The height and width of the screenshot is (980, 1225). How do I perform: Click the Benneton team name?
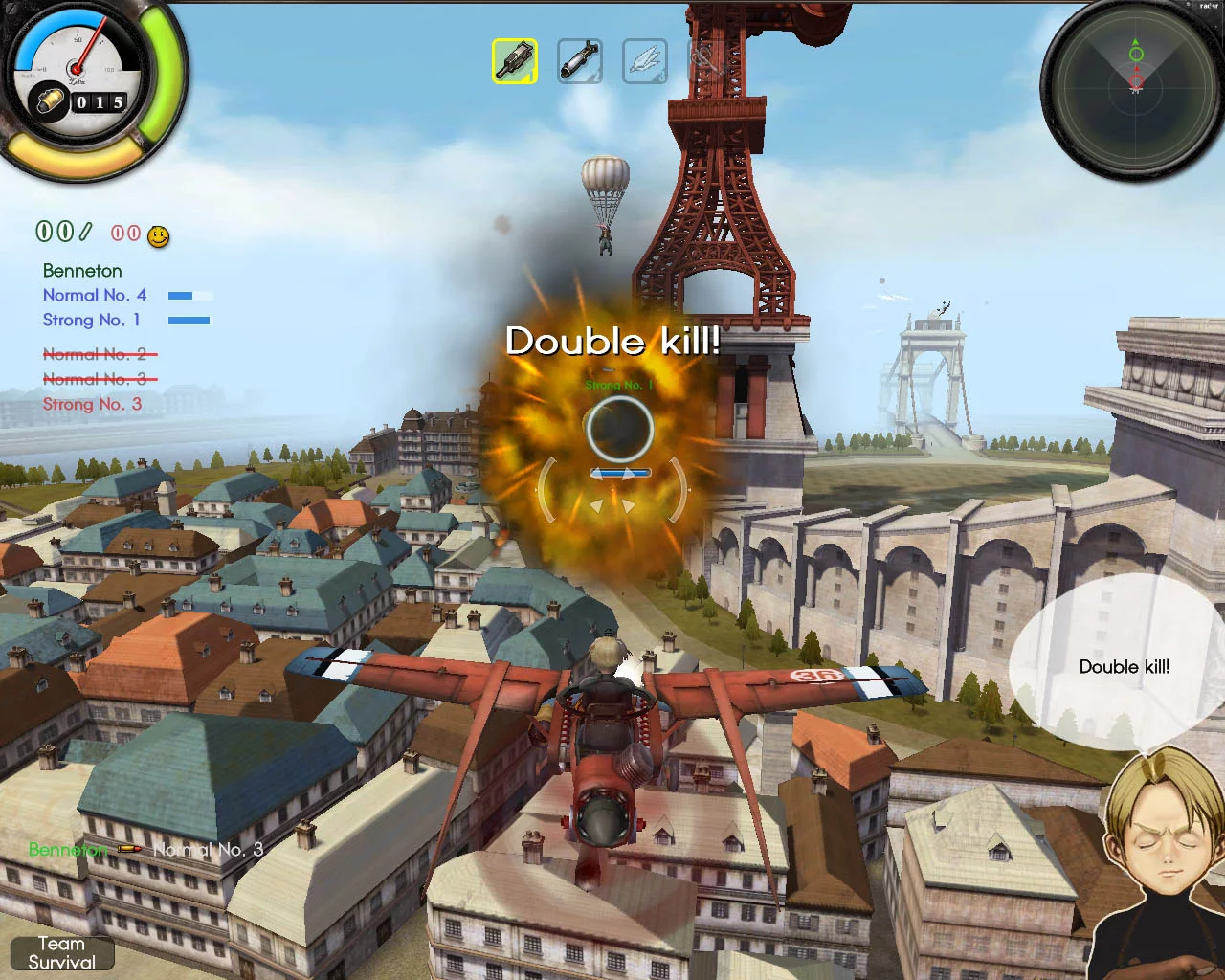(81, 271)
